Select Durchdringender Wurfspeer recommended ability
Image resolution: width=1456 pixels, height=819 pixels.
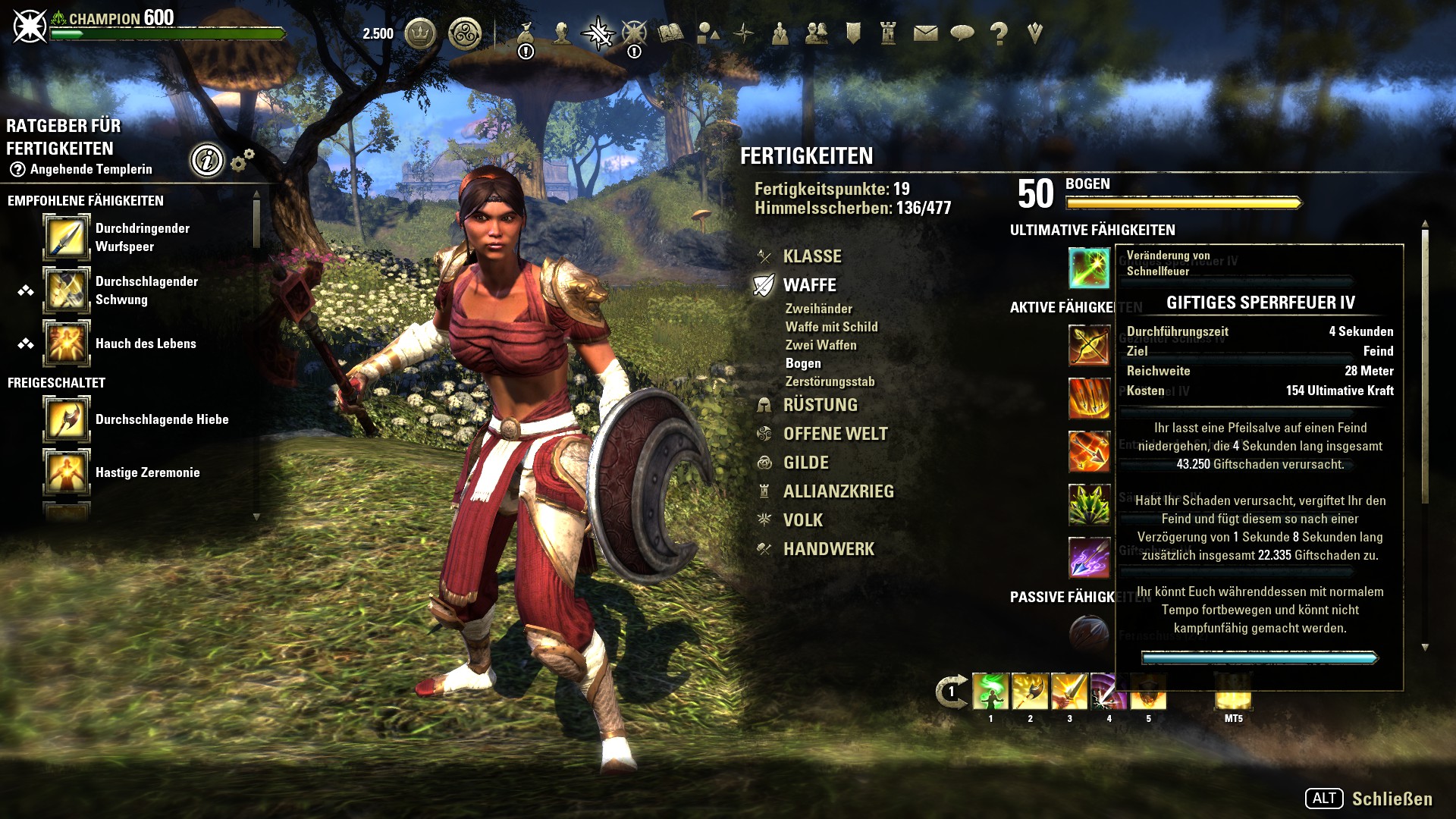click(67, 237)
